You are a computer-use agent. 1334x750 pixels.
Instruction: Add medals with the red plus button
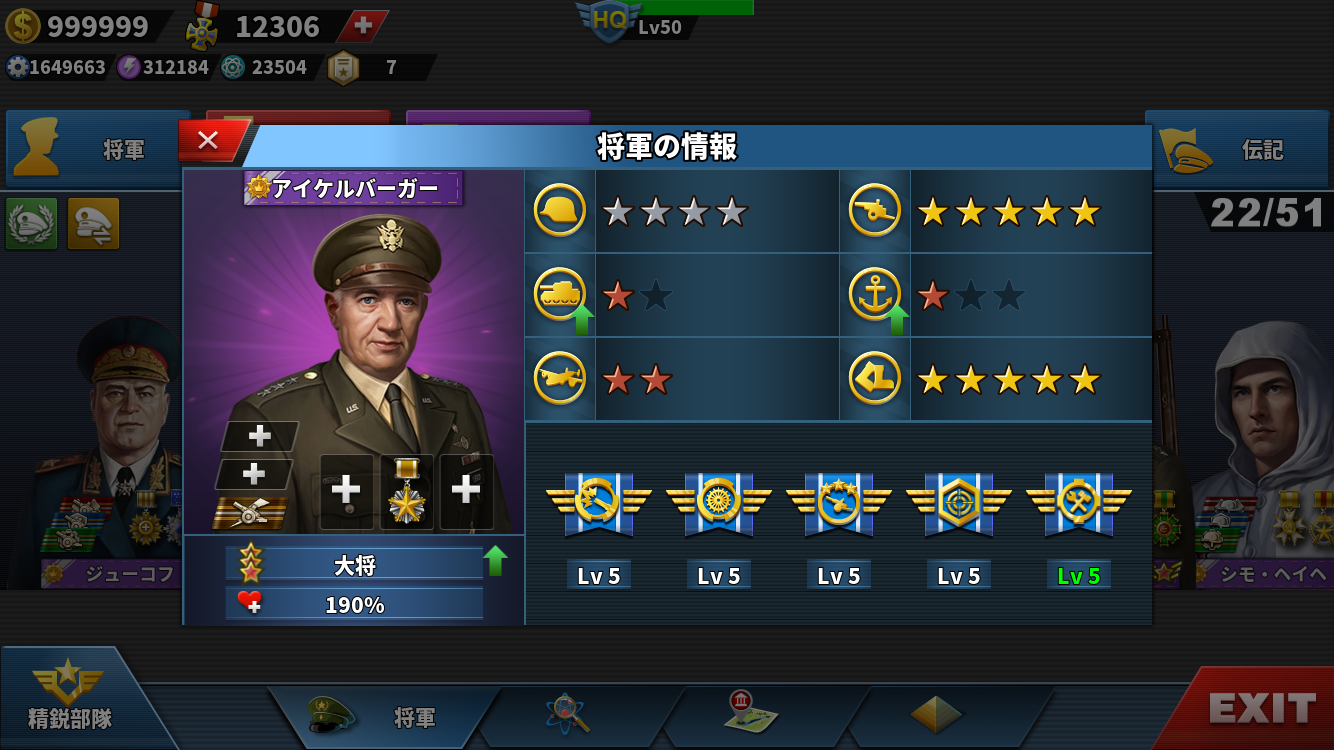click(363, 26)
